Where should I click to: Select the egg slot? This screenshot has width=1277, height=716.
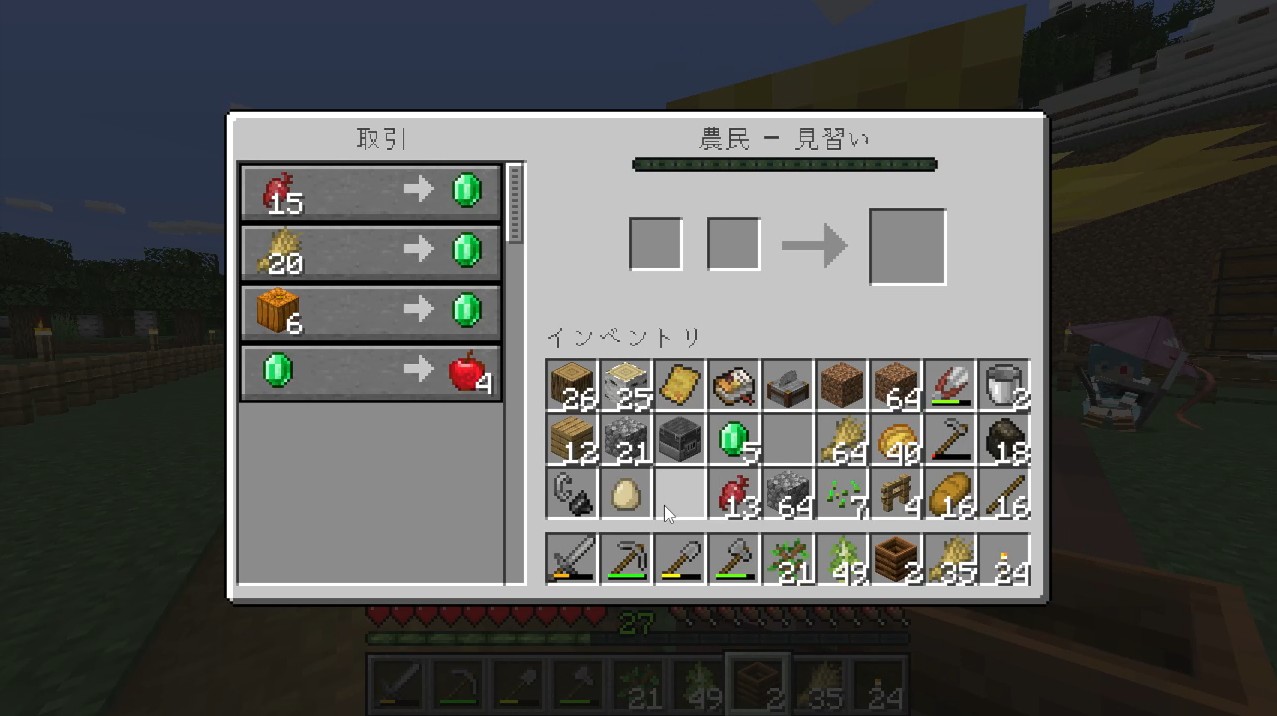point(626,493)
